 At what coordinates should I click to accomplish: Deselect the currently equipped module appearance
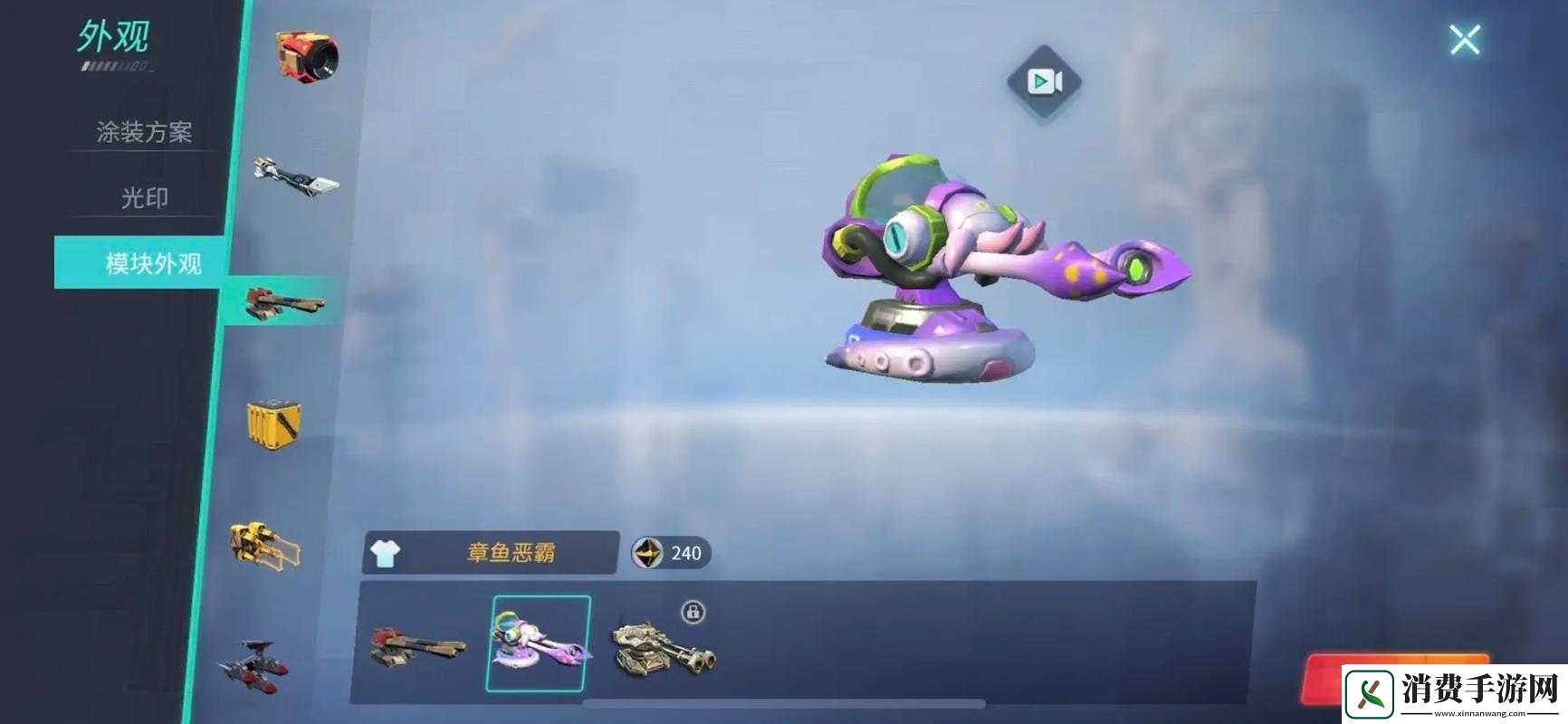[x=539, y=643]
